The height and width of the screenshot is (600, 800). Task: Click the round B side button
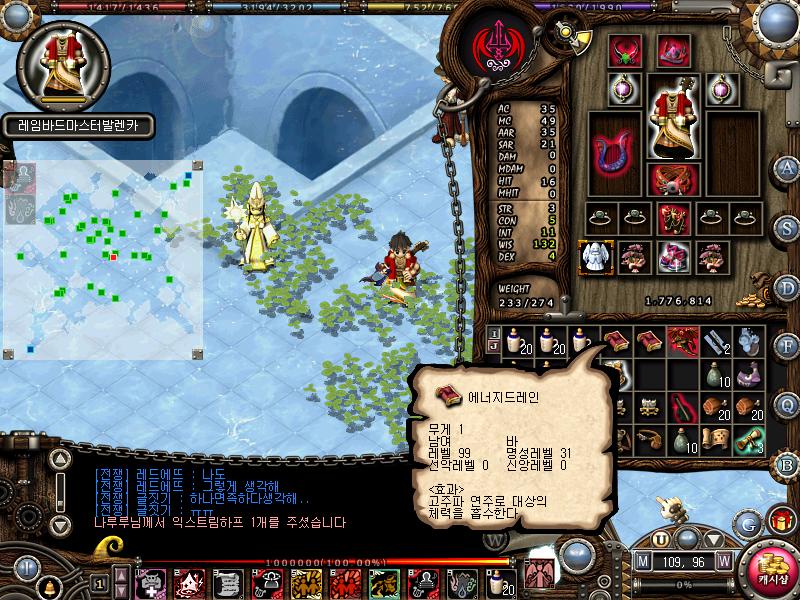tap(788, 464)
